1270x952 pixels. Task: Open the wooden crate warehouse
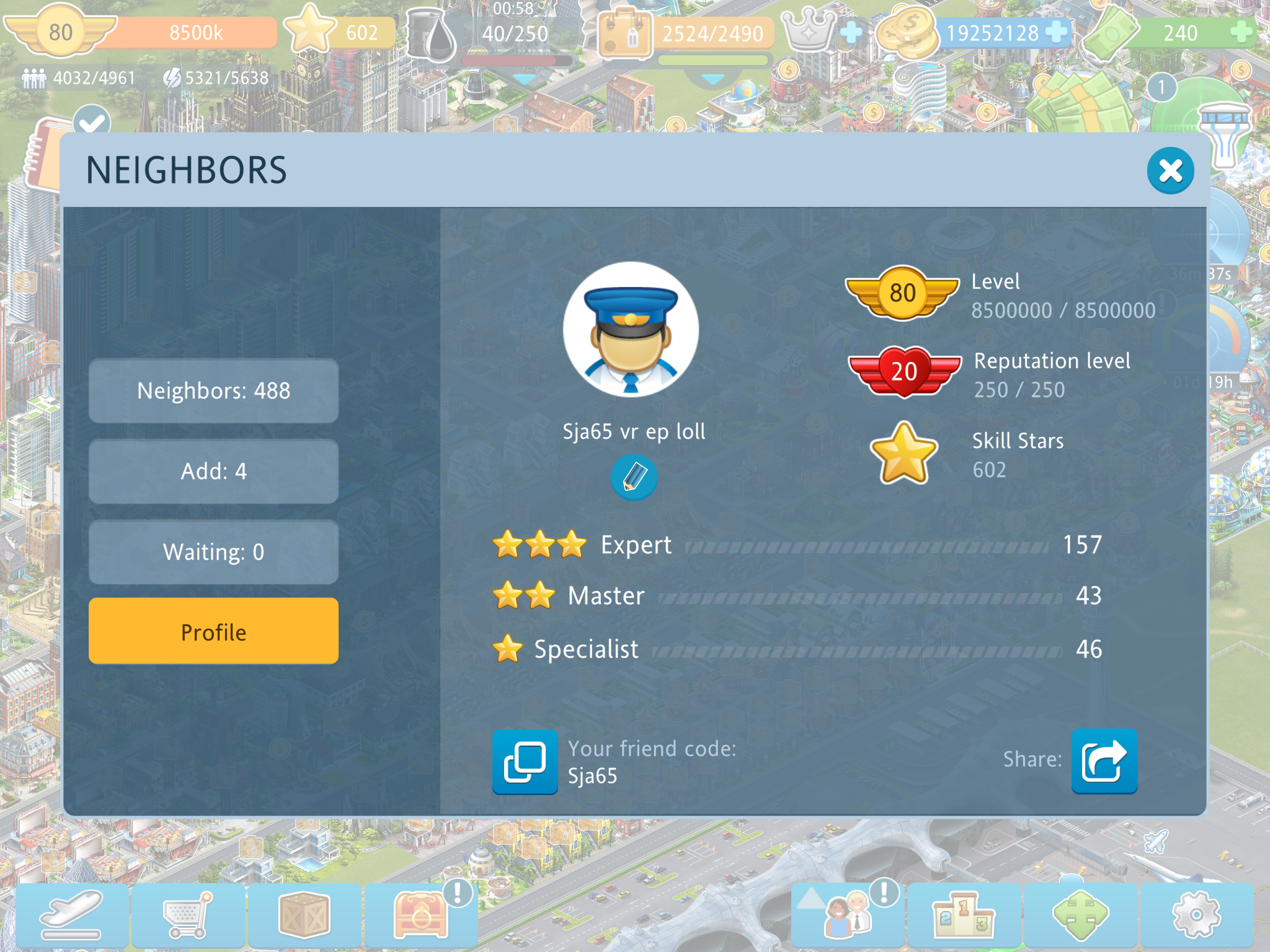point(304,915)
